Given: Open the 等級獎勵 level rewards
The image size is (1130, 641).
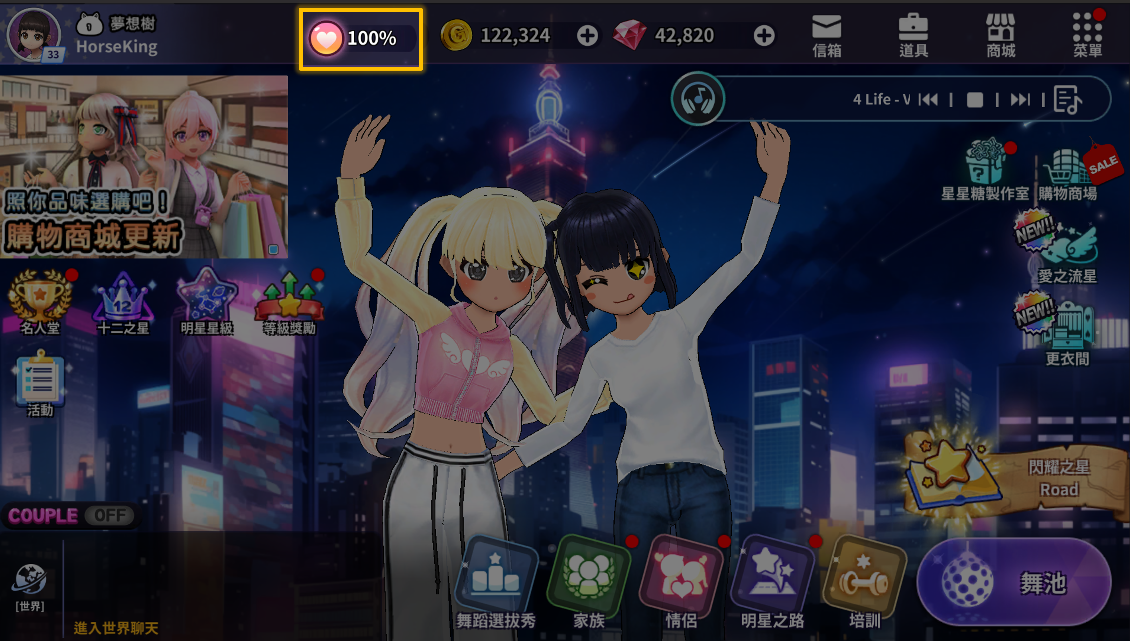Looking at the screenshot, I should (x=289, y=300).
